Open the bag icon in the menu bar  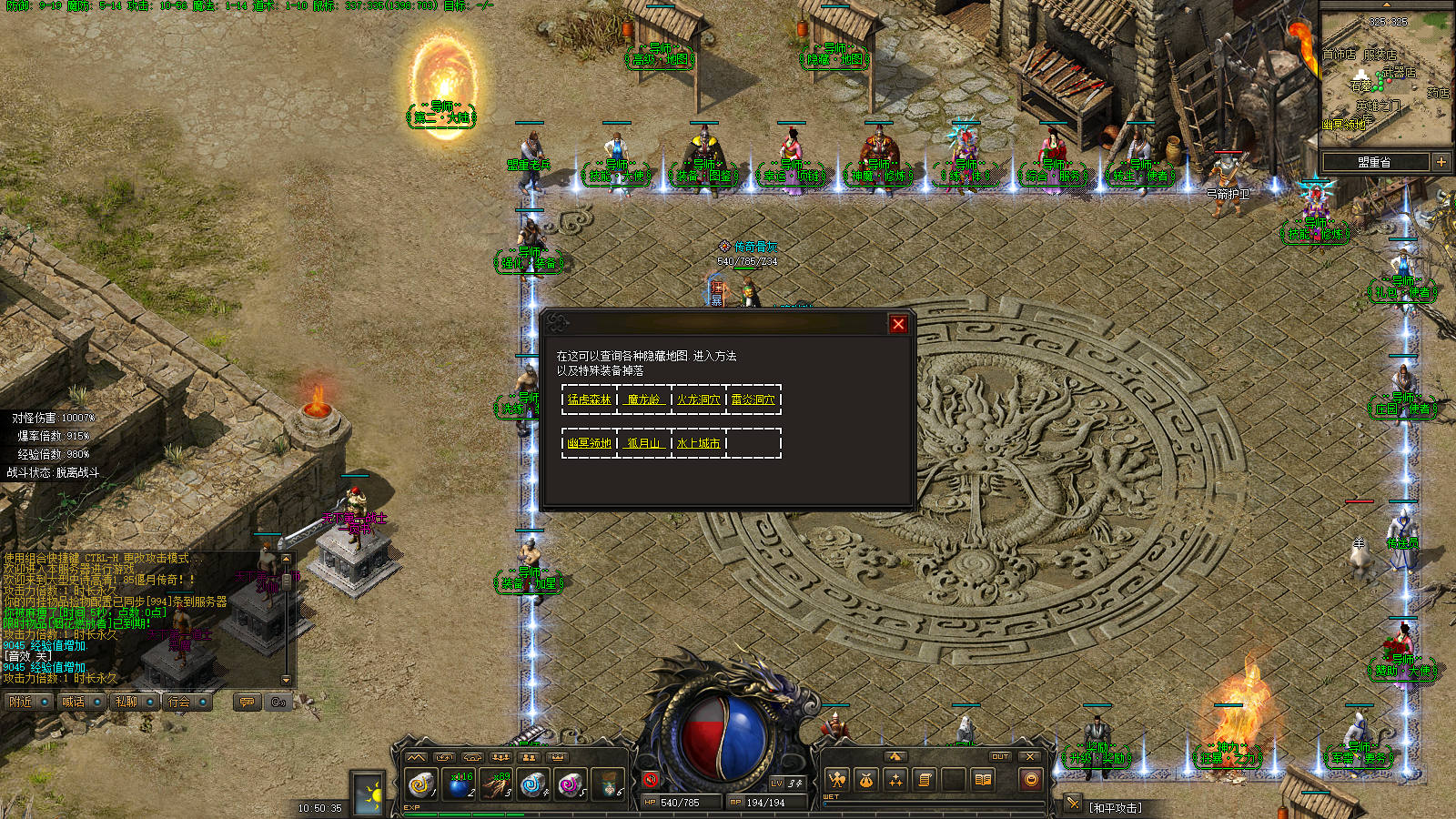click(x=866, y=780)
